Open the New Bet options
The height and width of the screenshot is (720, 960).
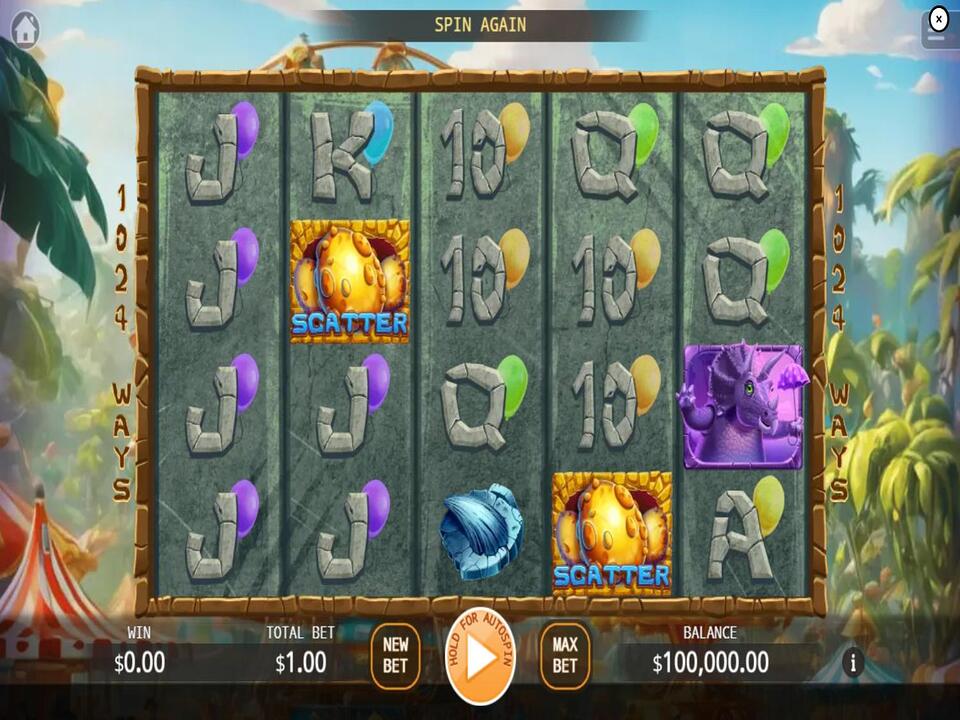pyautogui.click(x=395, y=656)
